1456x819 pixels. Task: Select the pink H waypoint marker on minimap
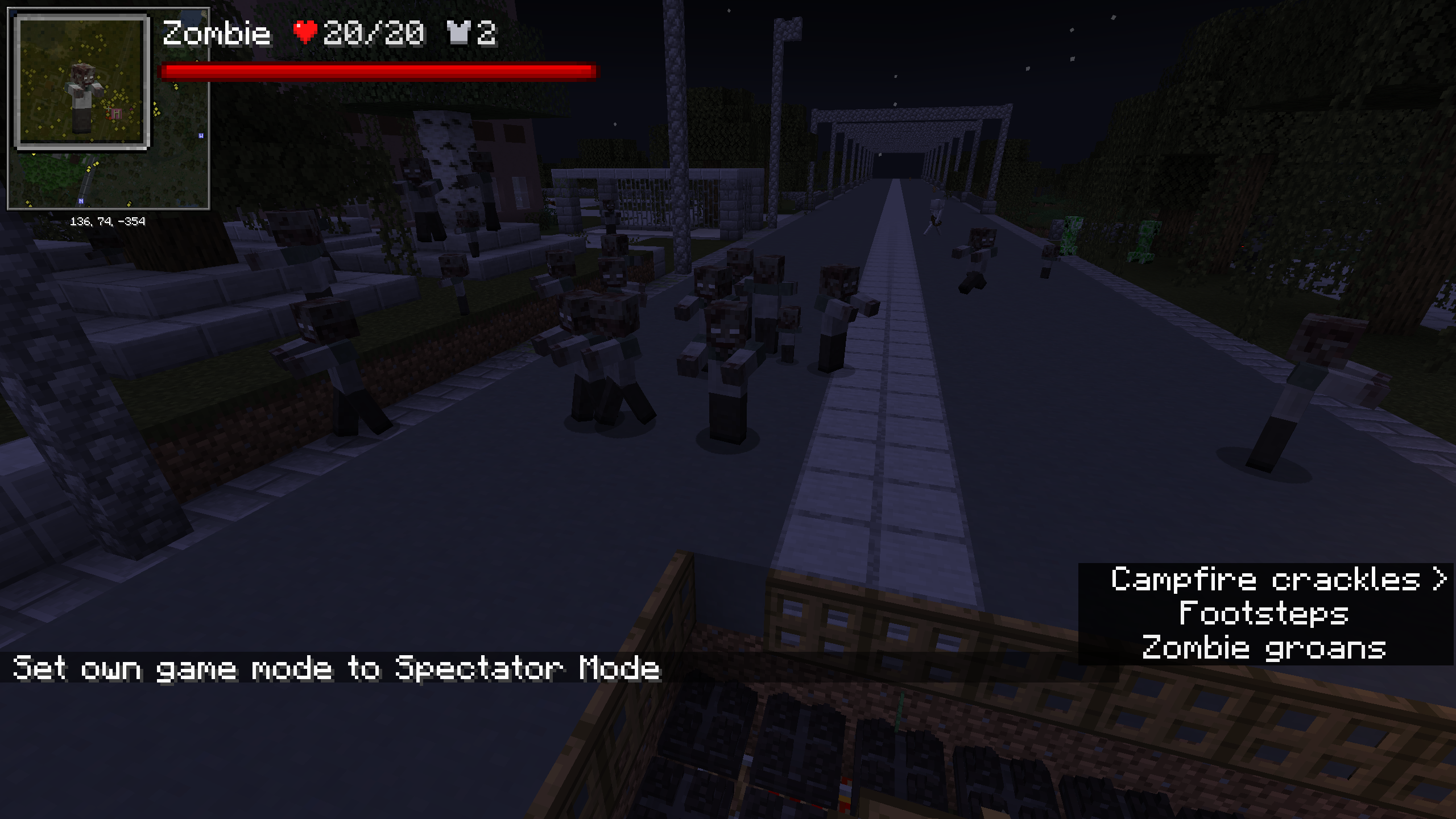[x=117, y=113]
